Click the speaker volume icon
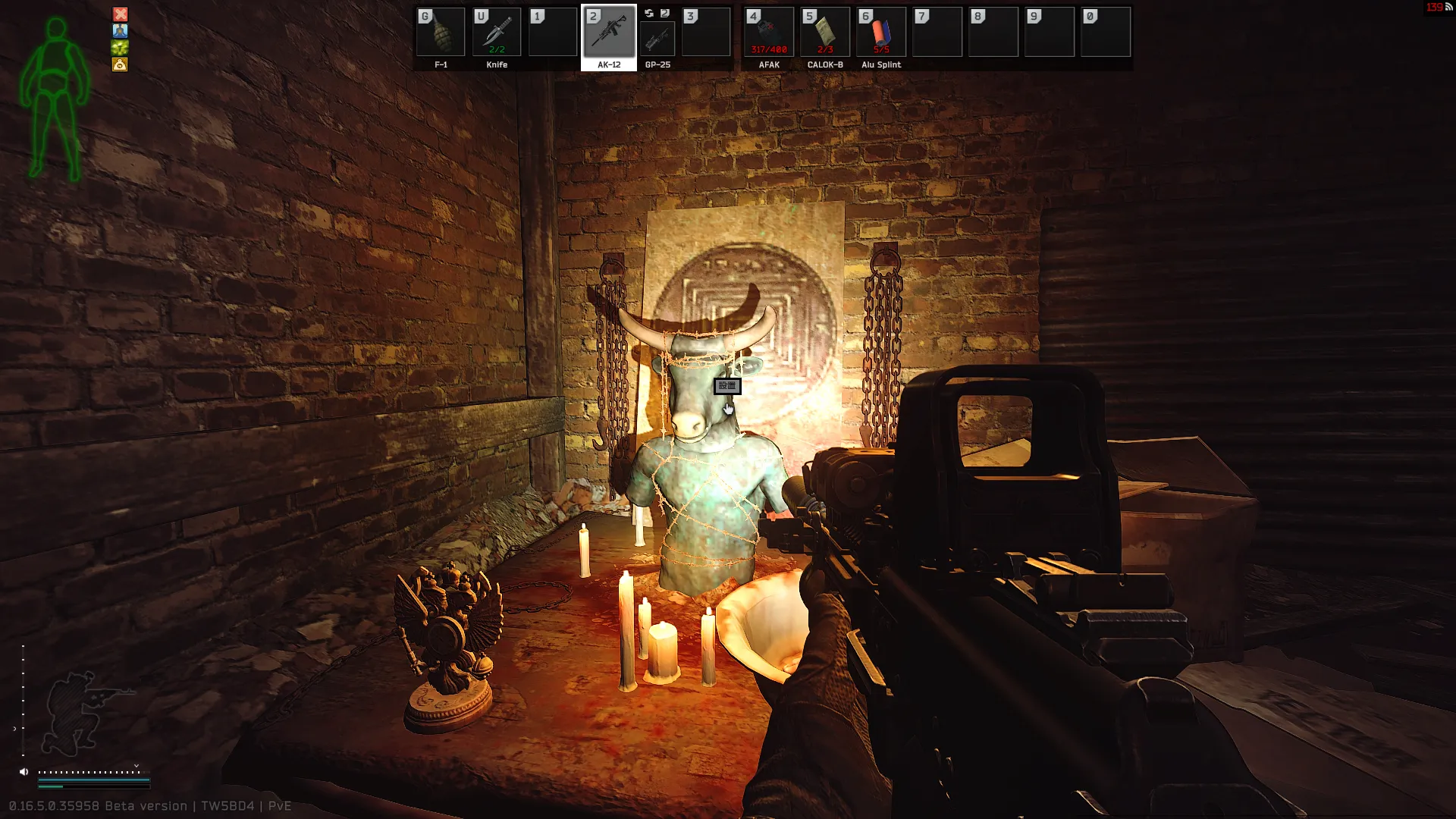1456x819 pixels. 24,772
